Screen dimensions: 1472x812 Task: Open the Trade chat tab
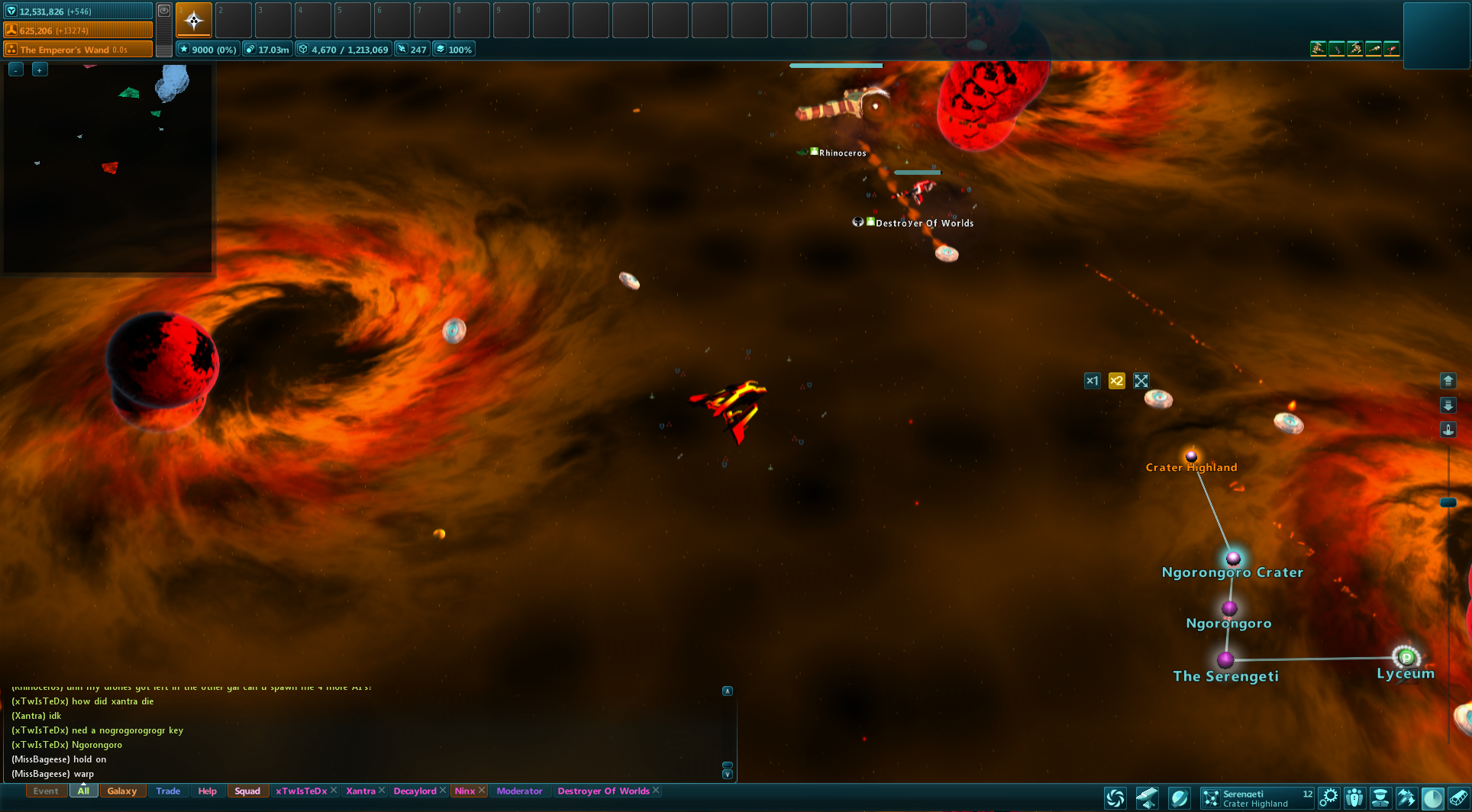click(x=168, y=791)
